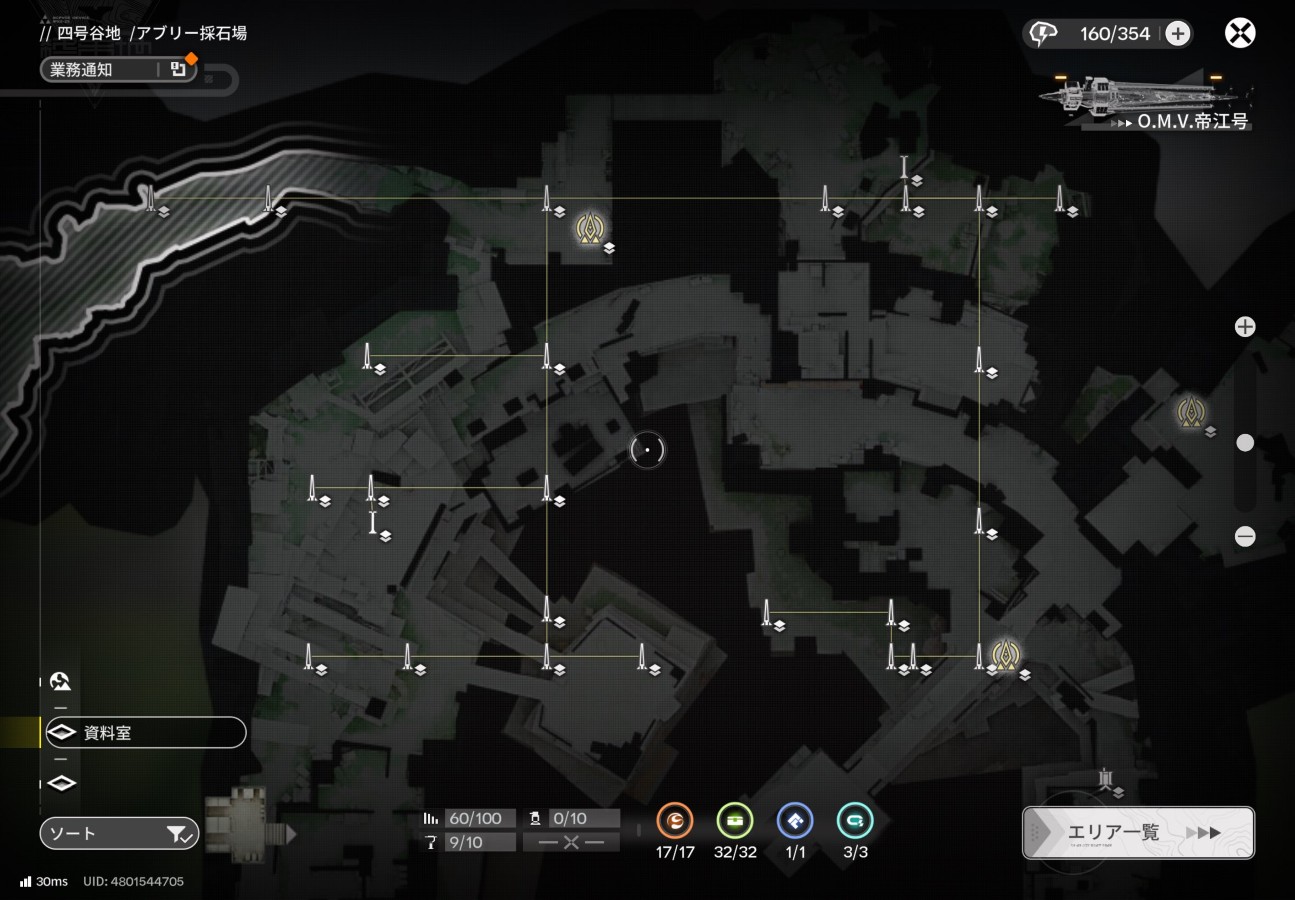Select the map's center crosshair marker
Image resolution: width=1295 pixels, height=900 pixels.
point(647,450)
